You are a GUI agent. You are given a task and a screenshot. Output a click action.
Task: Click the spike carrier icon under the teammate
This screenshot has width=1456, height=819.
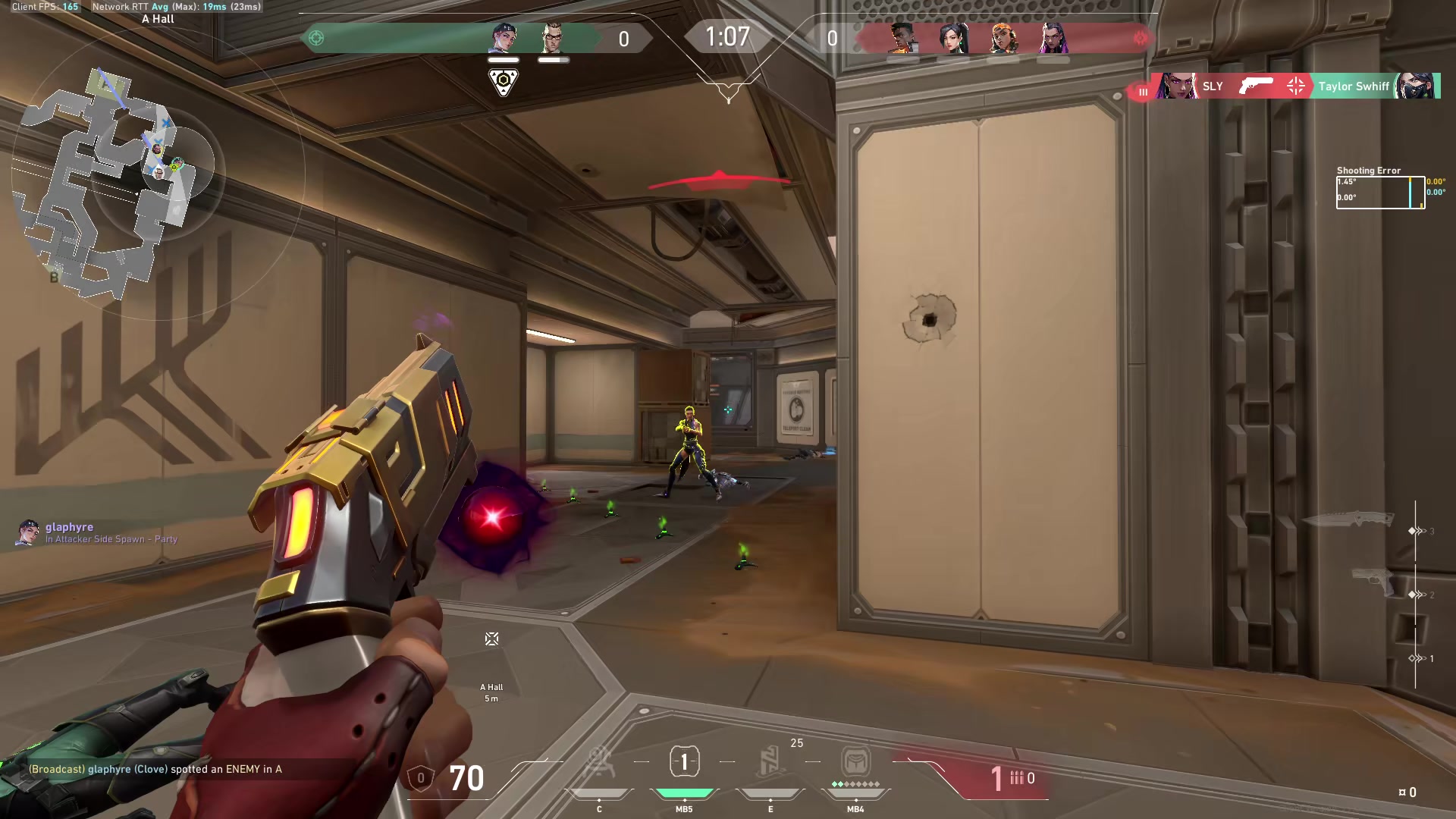pyautogui.click(x=503, y=82)
